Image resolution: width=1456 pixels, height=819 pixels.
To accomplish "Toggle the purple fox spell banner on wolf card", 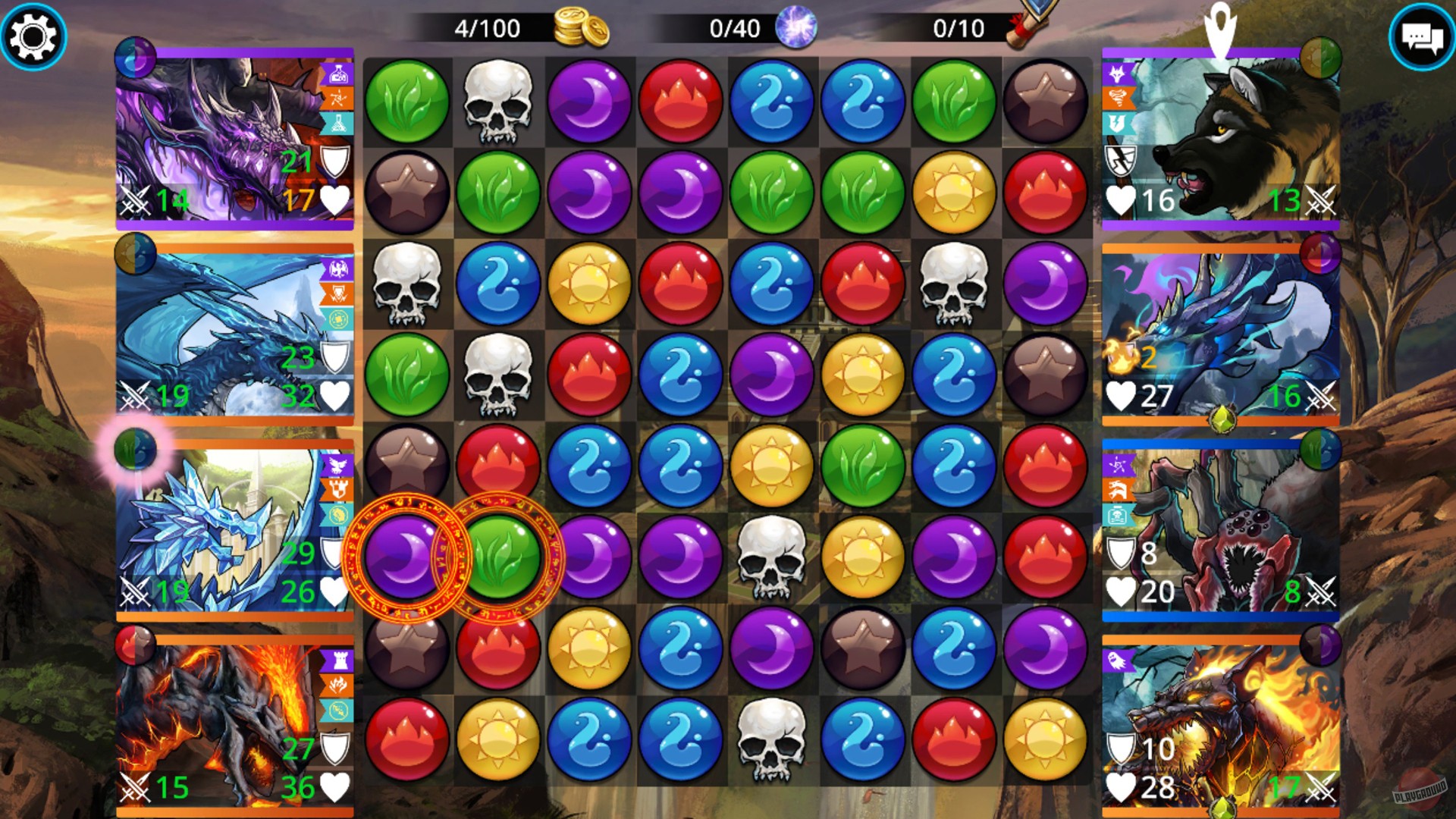I will tap(1117, 73).
